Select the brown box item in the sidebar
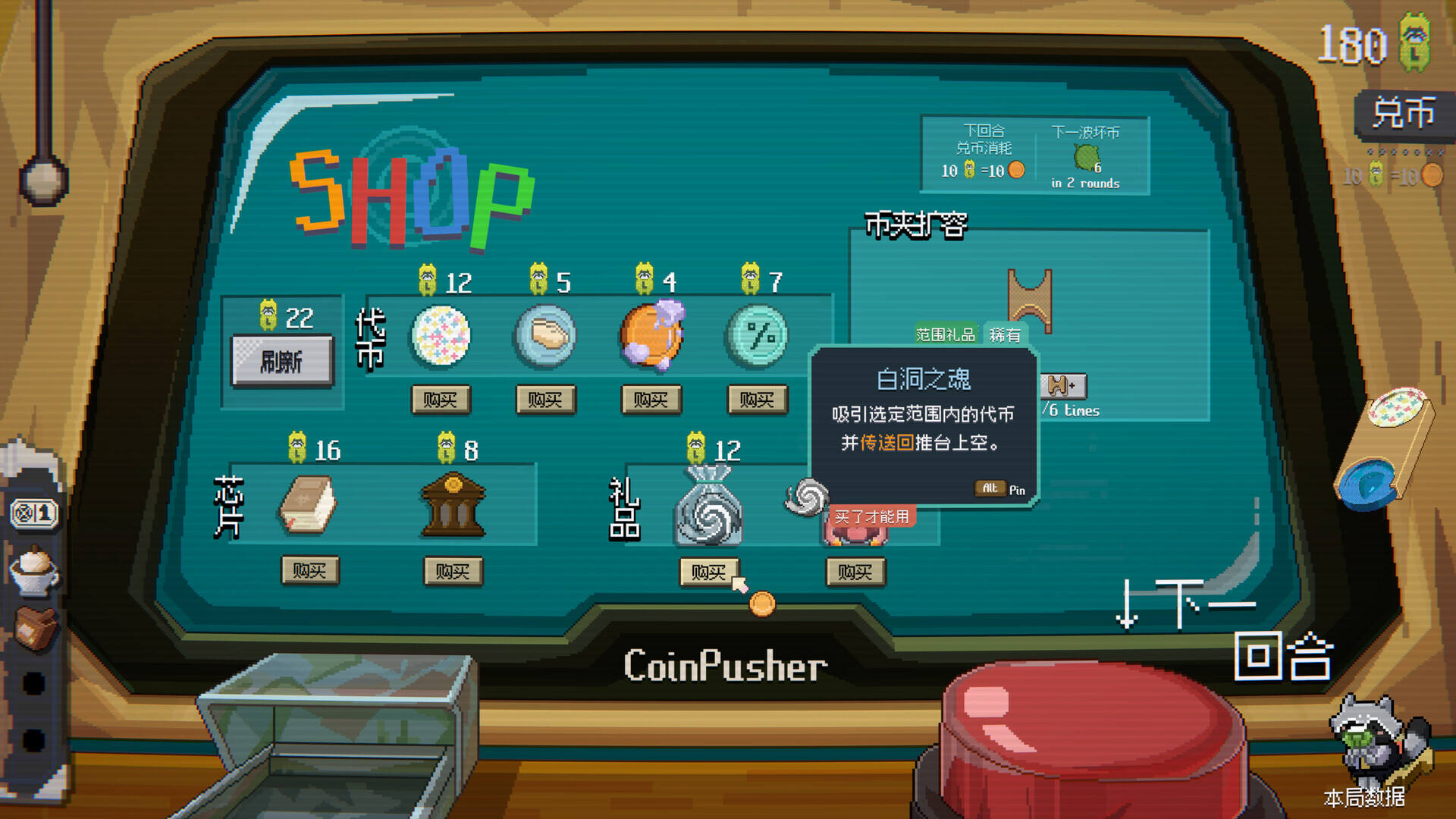1456x819 pixels. click(35, 628)
